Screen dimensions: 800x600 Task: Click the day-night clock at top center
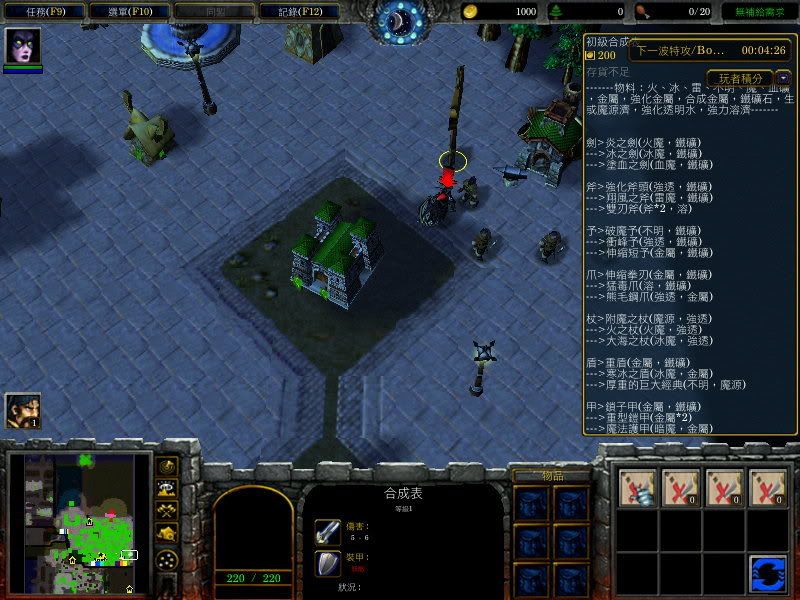point(399,20)
